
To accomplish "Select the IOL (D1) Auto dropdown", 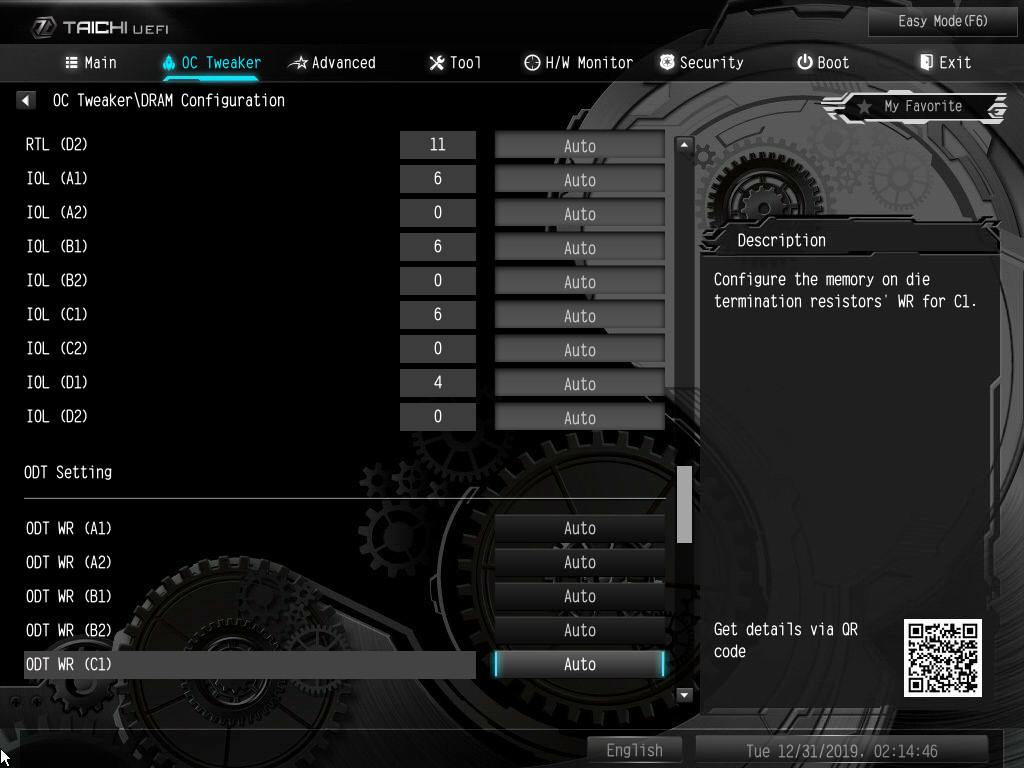I will pyautogui.click(x=579, y=383).
